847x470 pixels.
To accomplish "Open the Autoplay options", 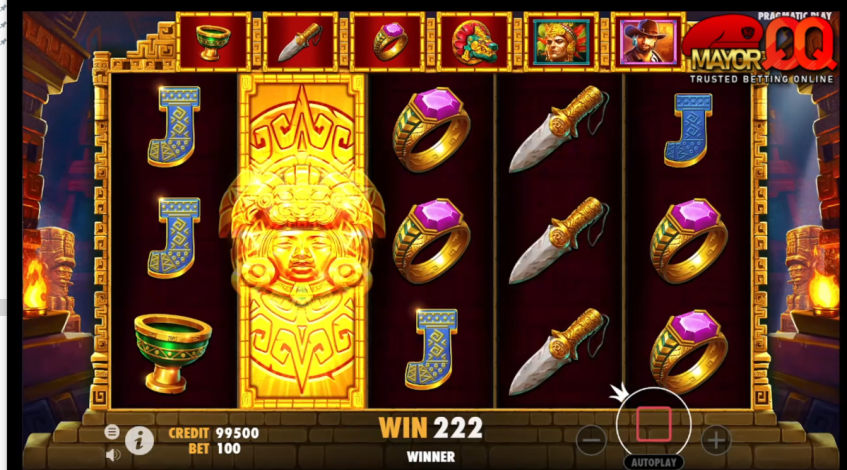I will pyautogui.click(x=653, y=463).
